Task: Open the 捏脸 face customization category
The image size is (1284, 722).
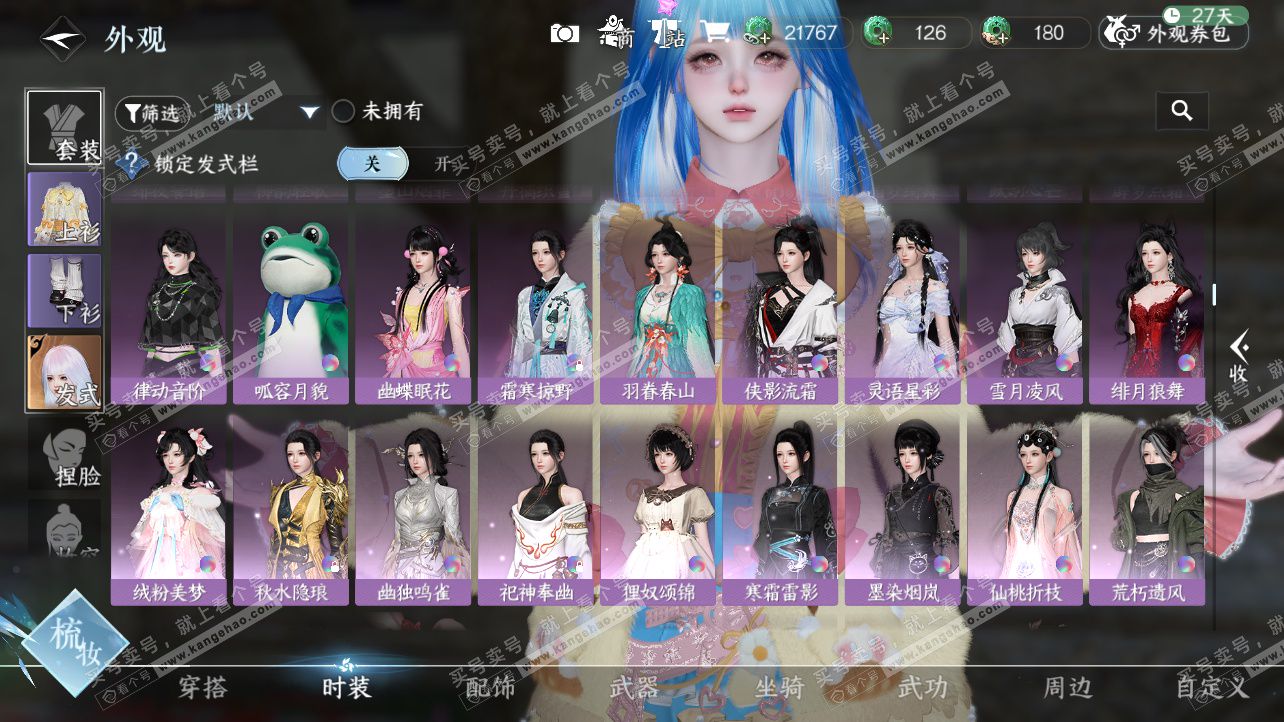Action: pyautogui.click(x=64, y=455)
